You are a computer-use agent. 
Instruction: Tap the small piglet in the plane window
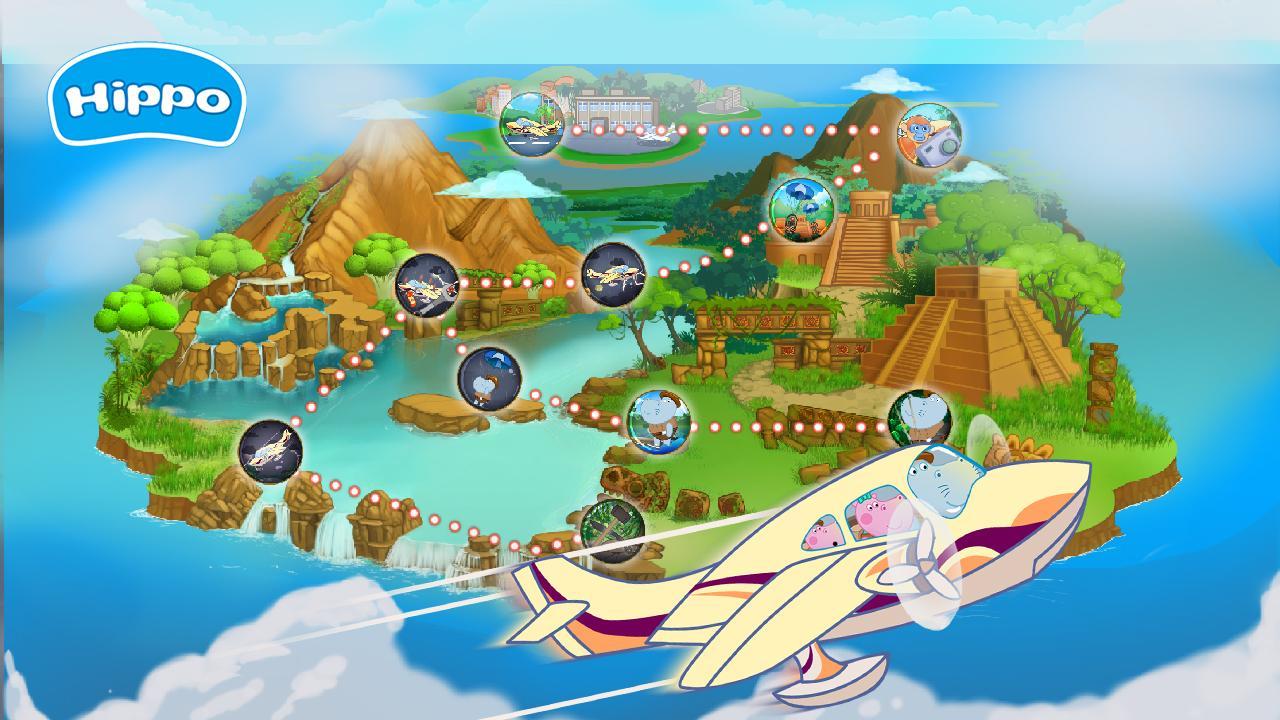[x=822, y=531]
